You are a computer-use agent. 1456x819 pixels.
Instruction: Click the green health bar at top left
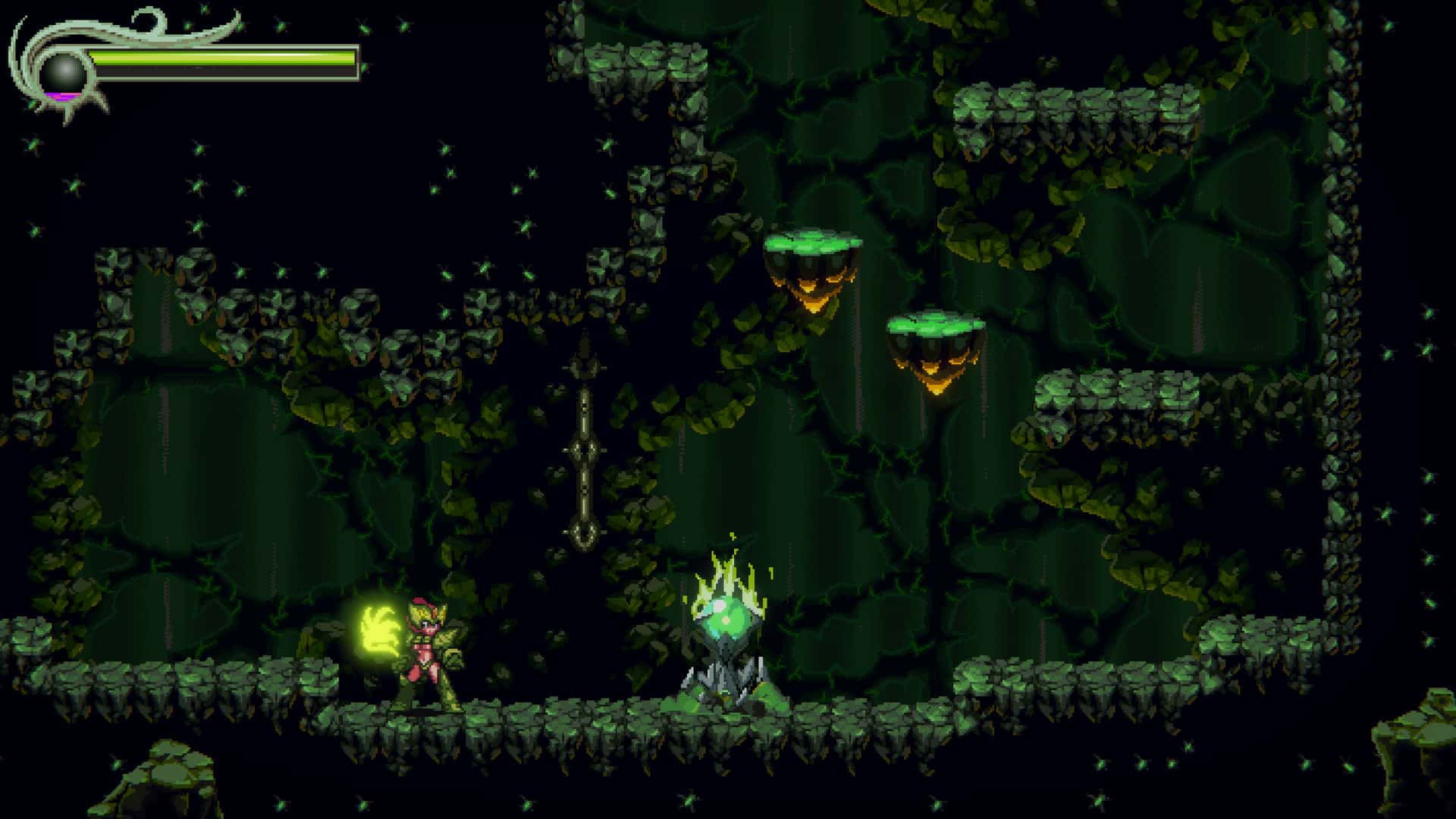[x=227, y=57]
